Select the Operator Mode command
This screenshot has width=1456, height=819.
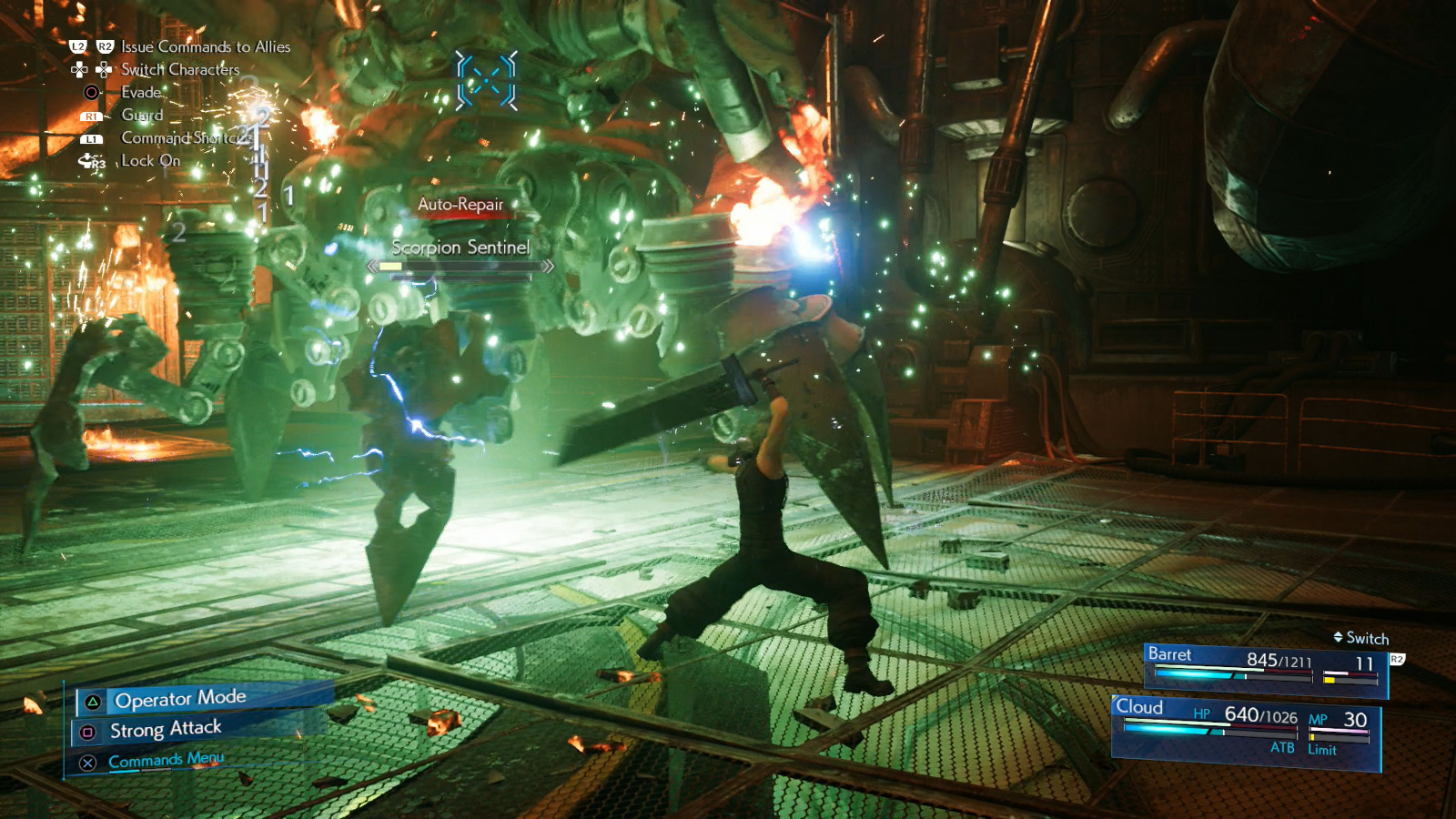(180, 699)
